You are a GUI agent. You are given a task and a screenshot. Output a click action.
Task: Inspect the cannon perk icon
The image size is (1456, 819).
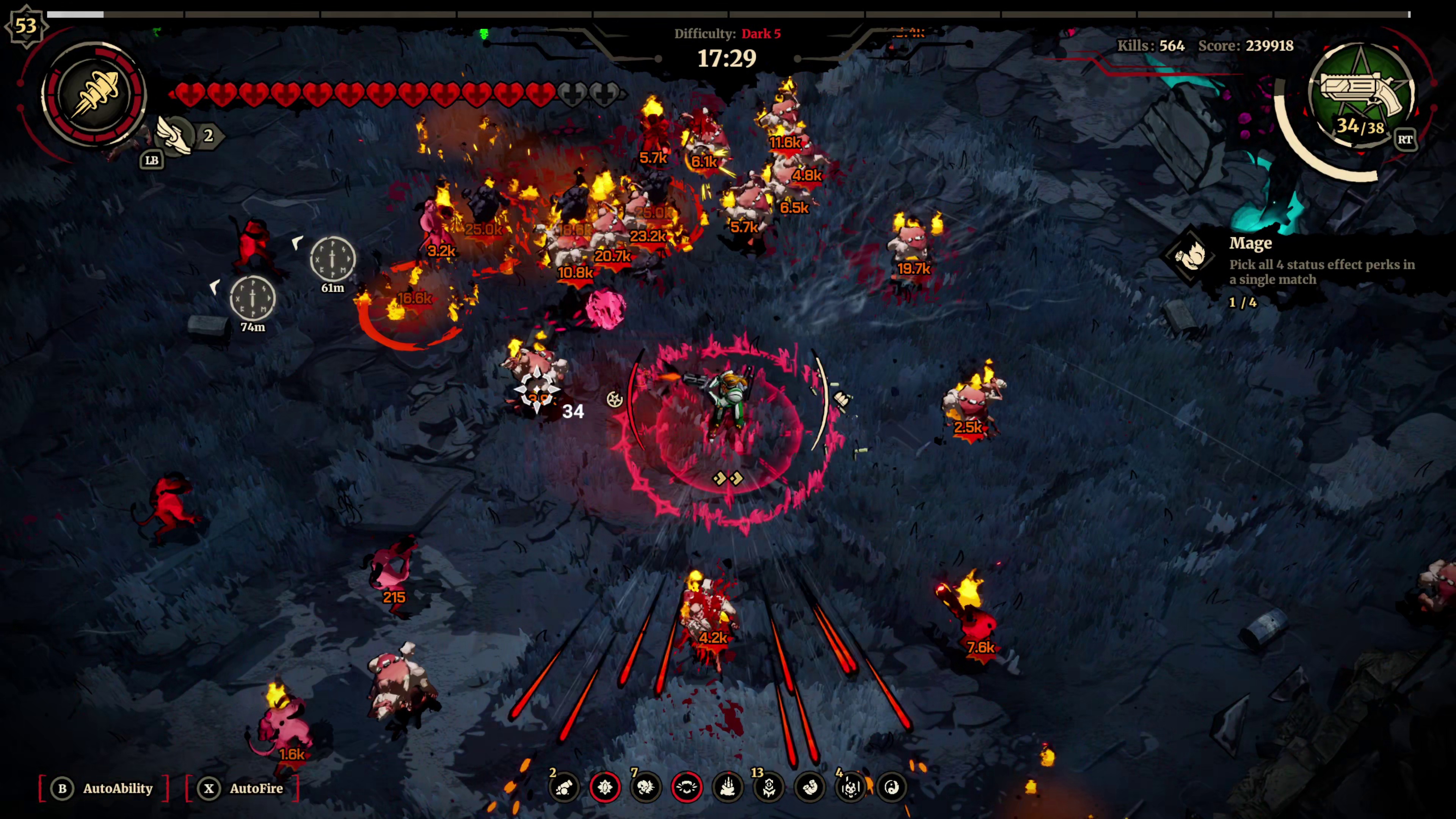563,787
